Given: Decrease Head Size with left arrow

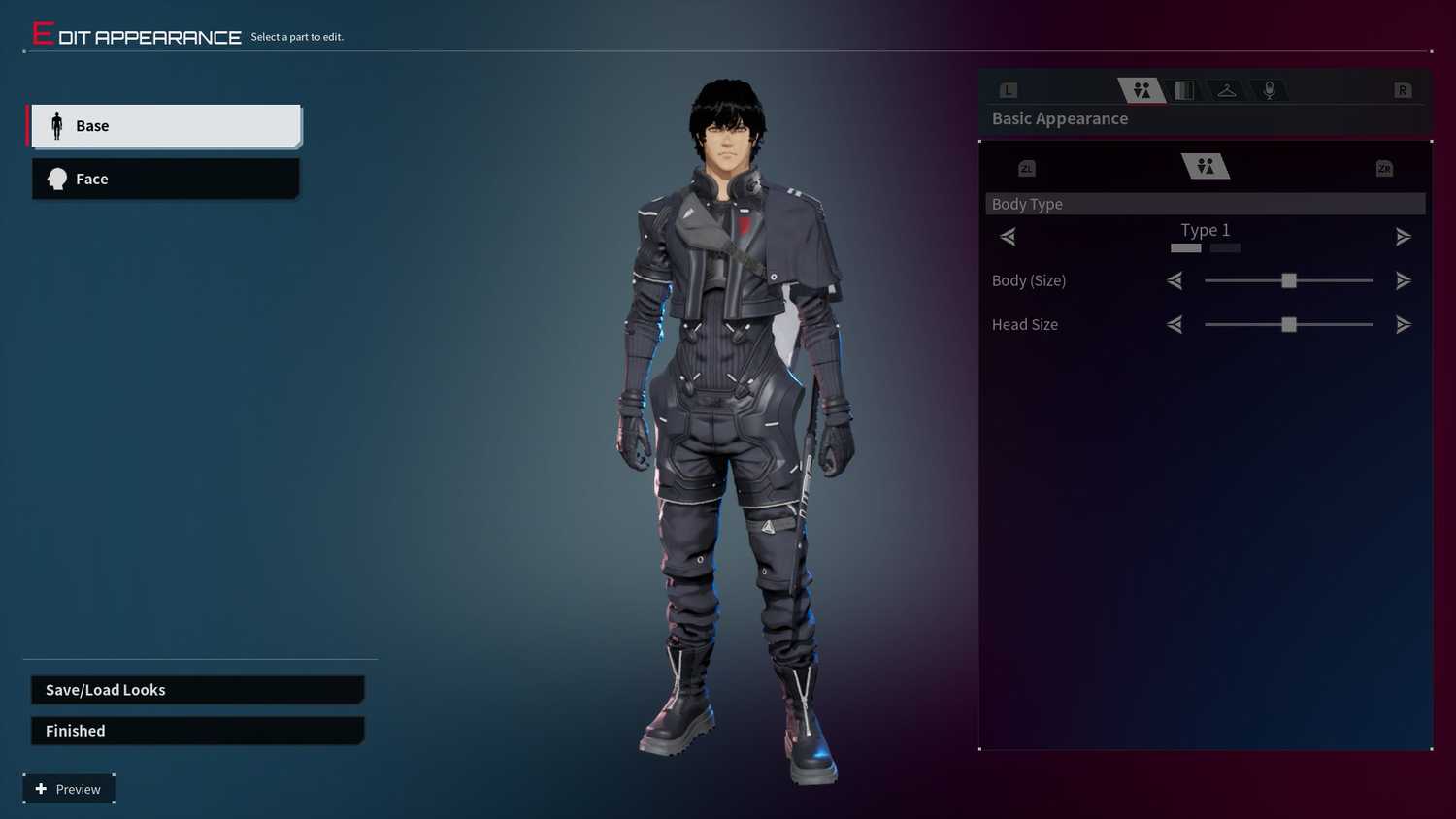Looking at the screenshot, I should tap(1175, 324).
